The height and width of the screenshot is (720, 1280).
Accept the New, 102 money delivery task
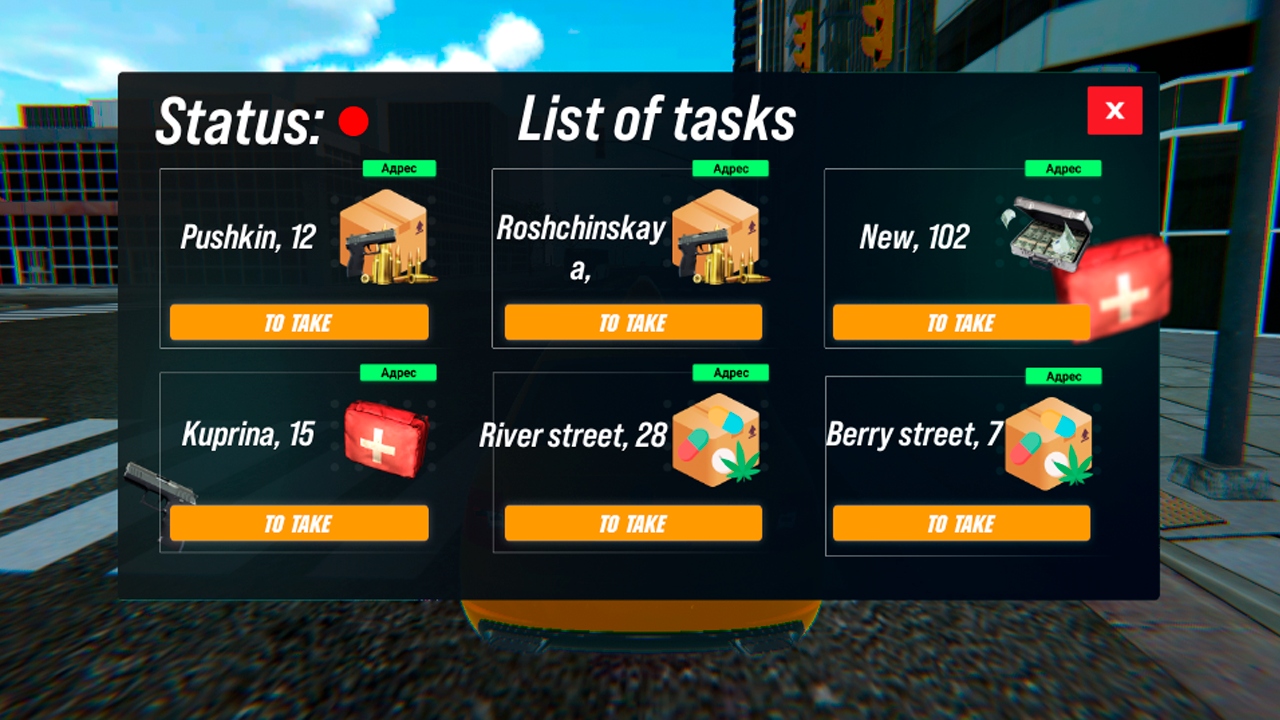coord(961,322)
